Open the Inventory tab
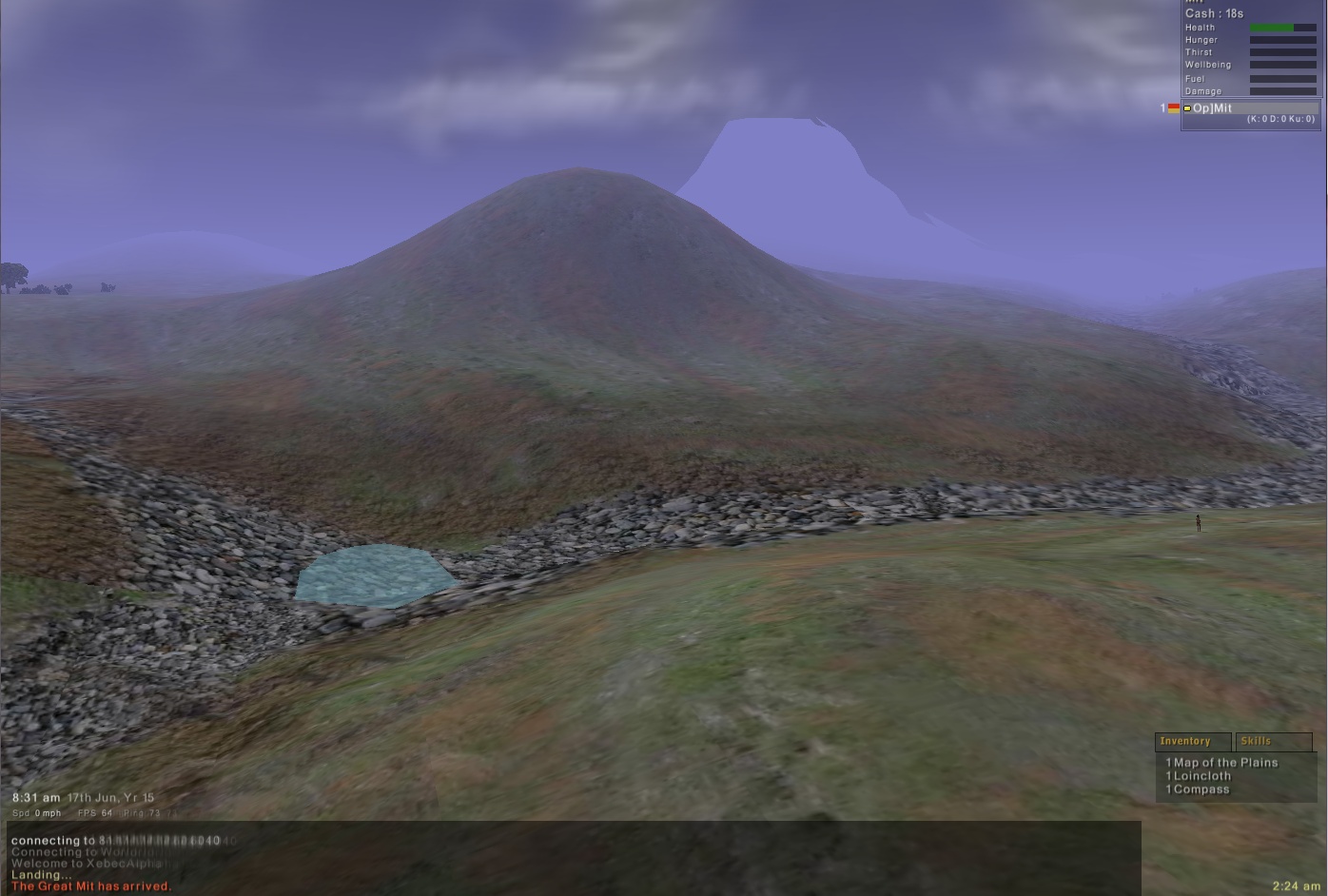 (1193, 741)
